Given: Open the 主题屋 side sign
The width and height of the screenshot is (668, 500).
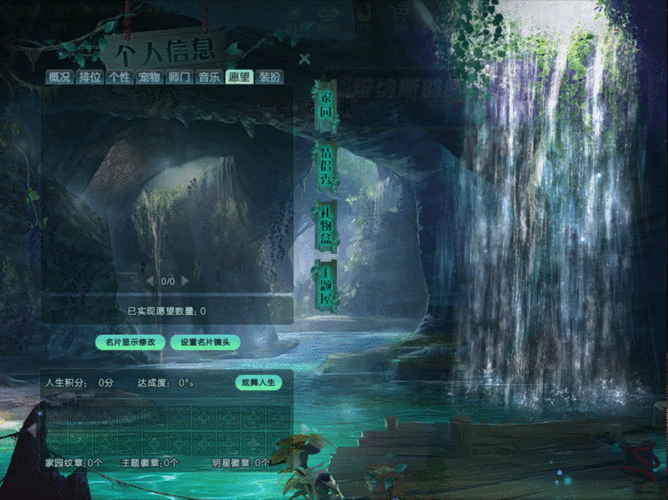Looking at the screenshot, I should point(324,285).
